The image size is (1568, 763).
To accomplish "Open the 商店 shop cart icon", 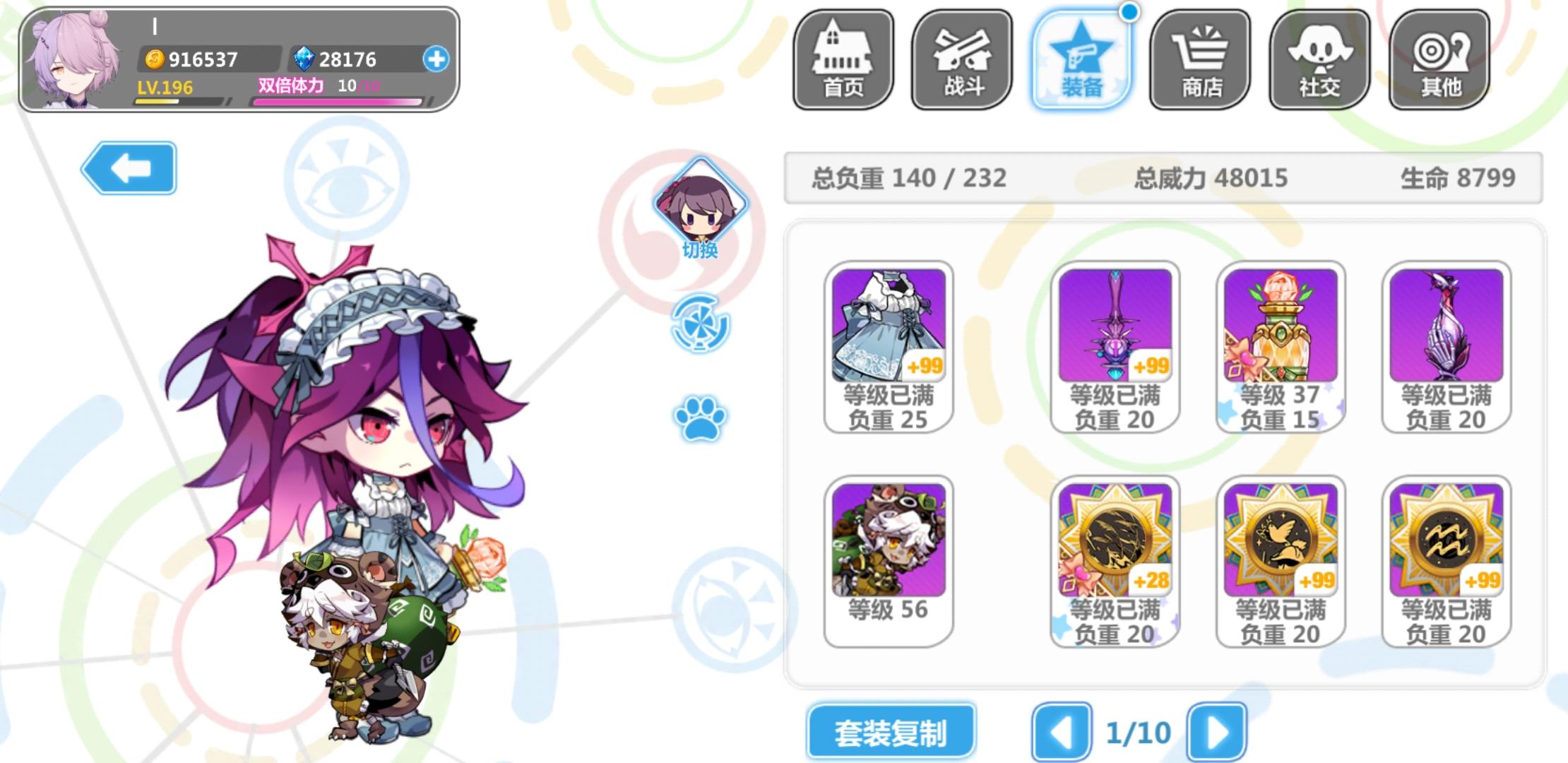I will [x=1201, y=60].
